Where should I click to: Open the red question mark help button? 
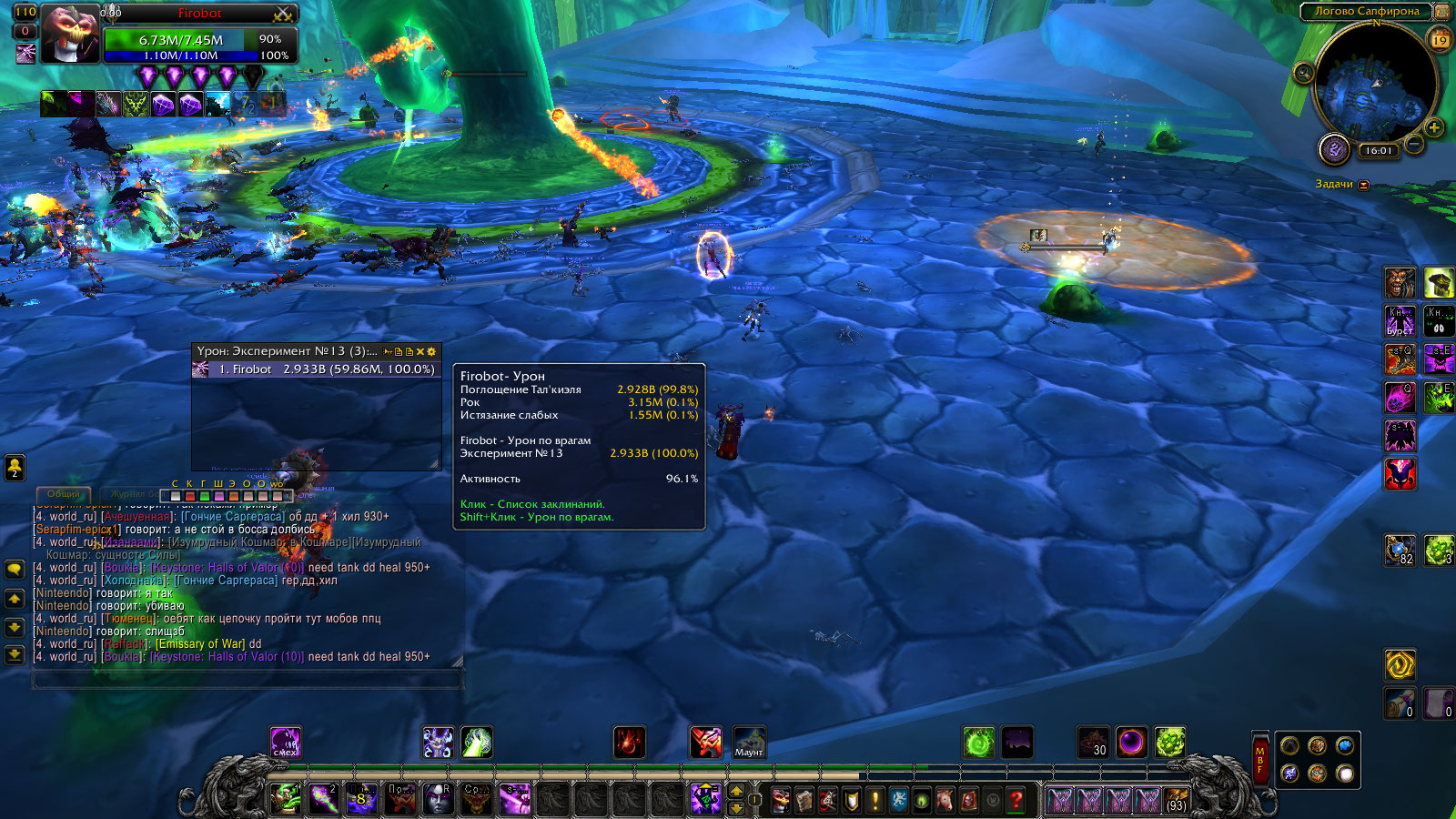[x=1016, y=800]
